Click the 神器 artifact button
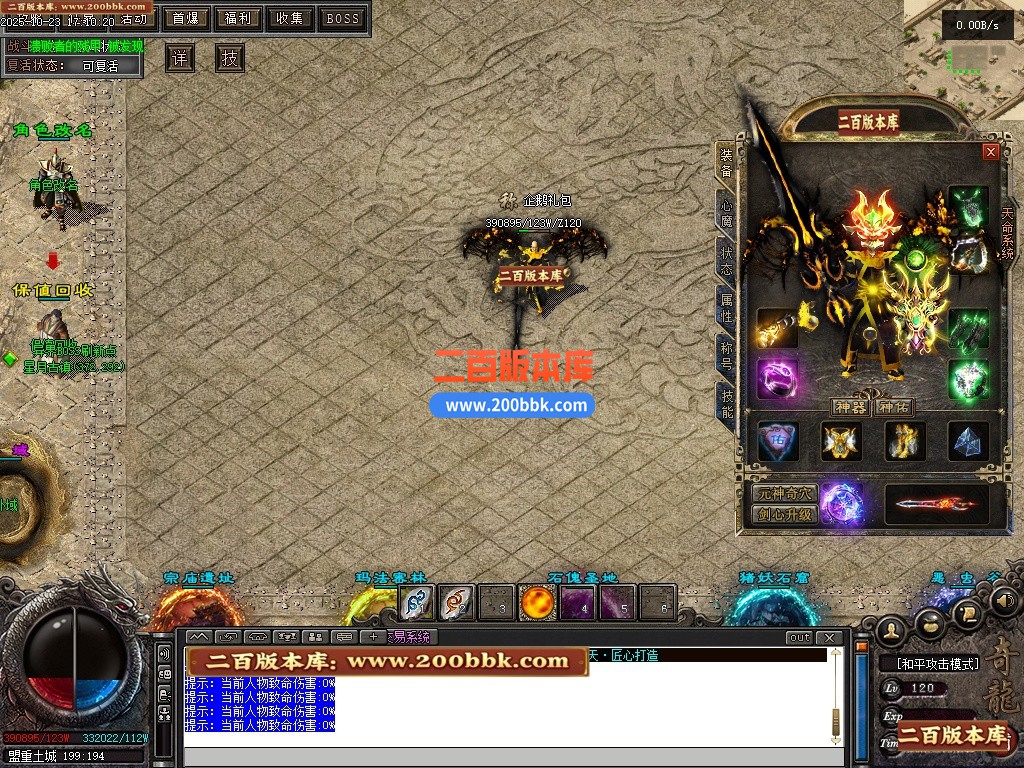 coord(849,407)
